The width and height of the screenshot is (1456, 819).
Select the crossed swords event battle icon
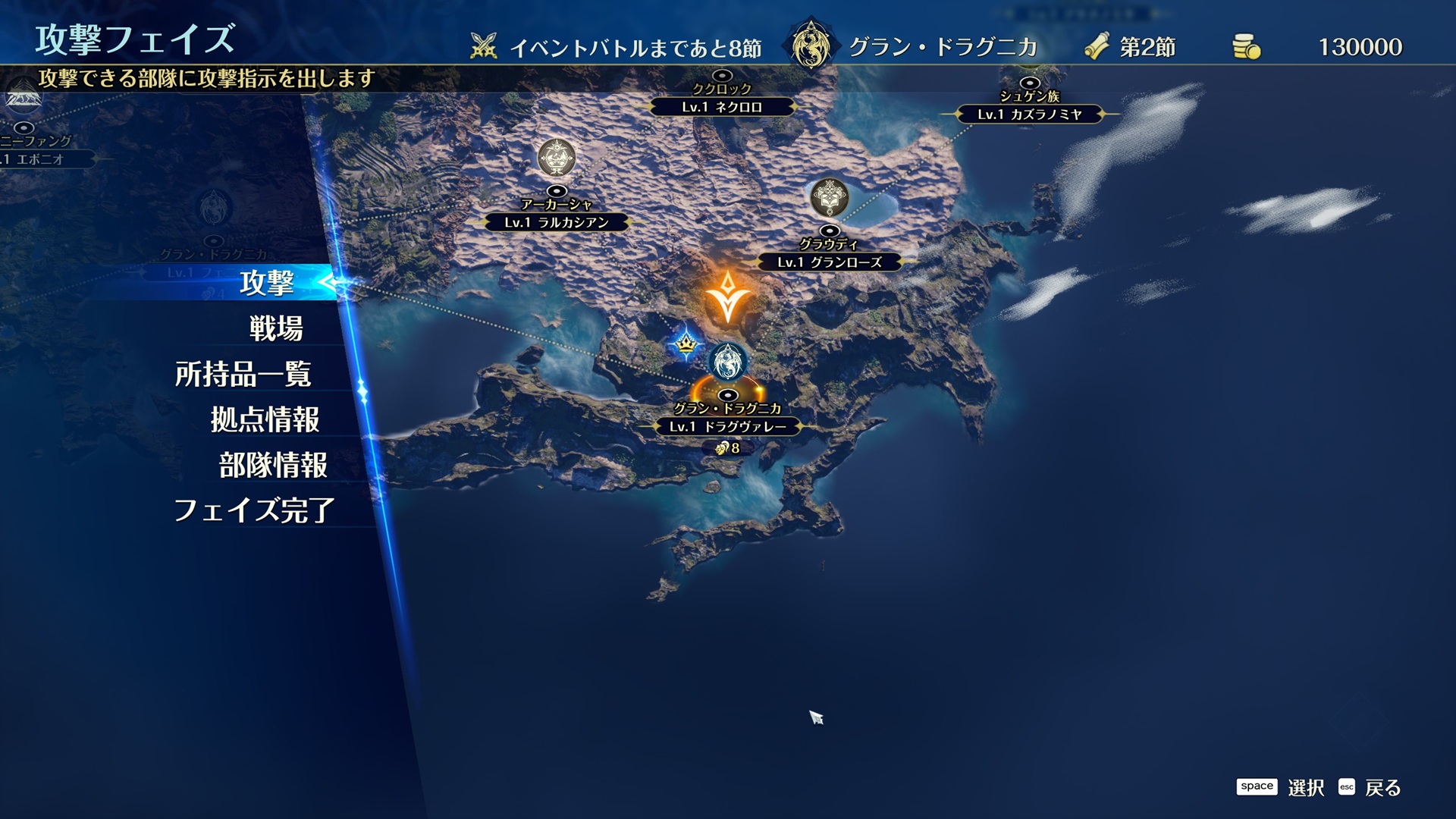point(483,44)
